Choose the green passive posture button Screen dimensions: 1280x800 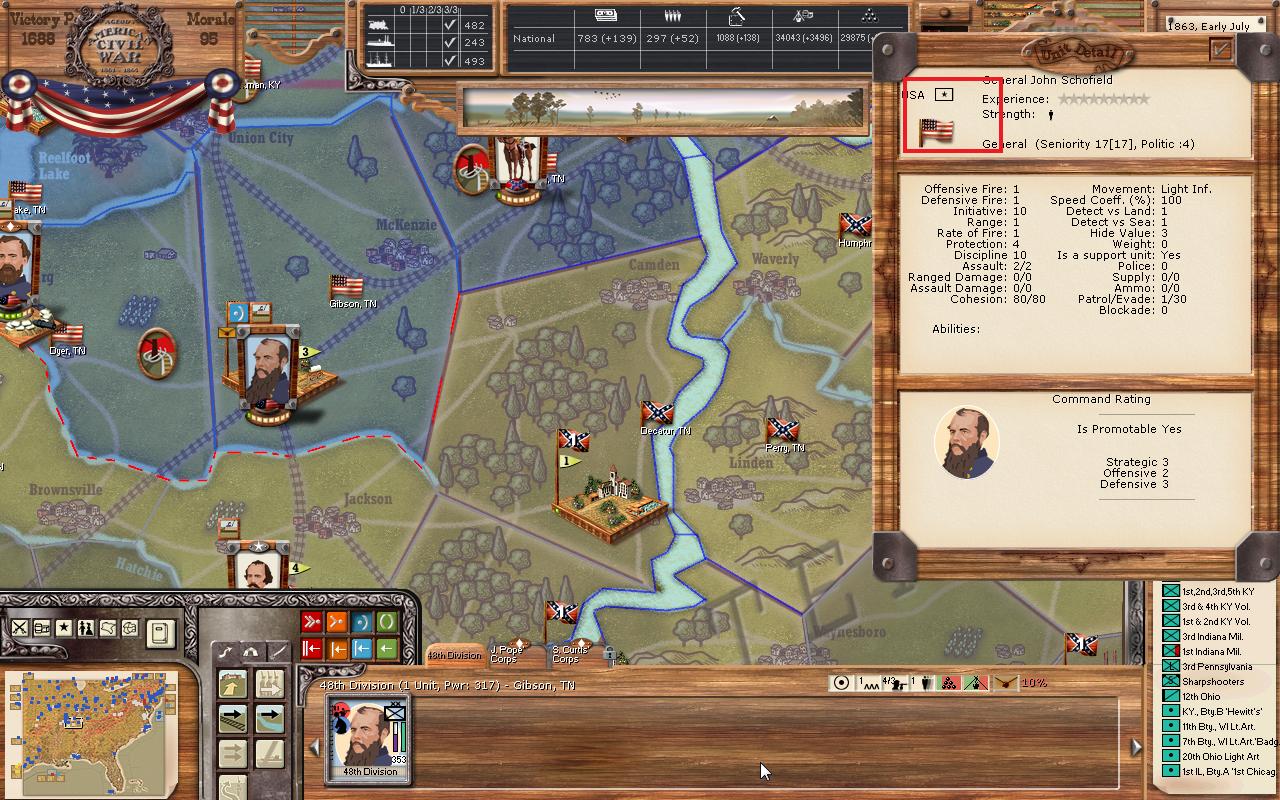[x=387, y=623]
